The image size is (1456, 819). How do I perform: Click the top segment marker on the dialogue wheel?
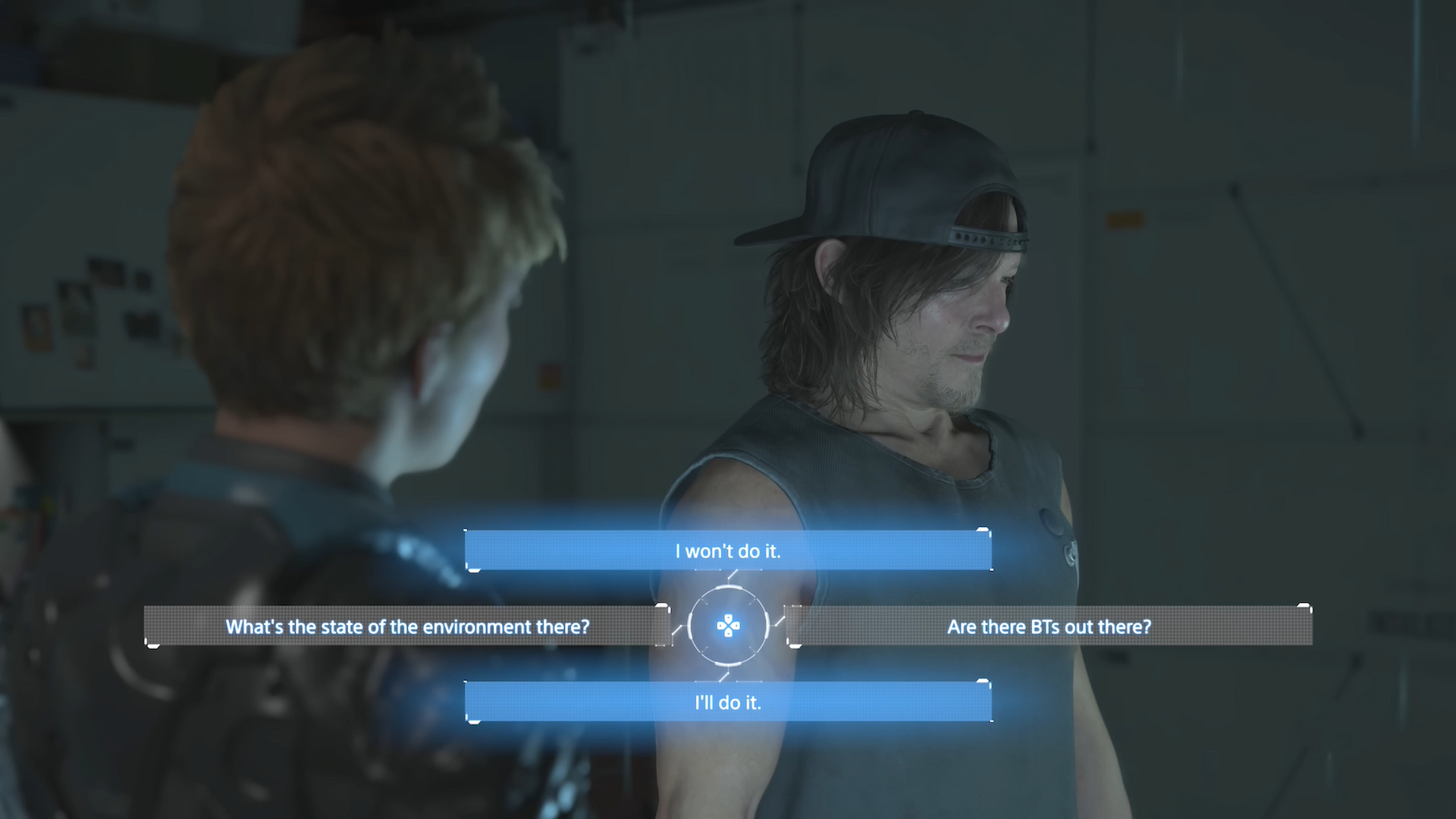(x=728, y=587)
